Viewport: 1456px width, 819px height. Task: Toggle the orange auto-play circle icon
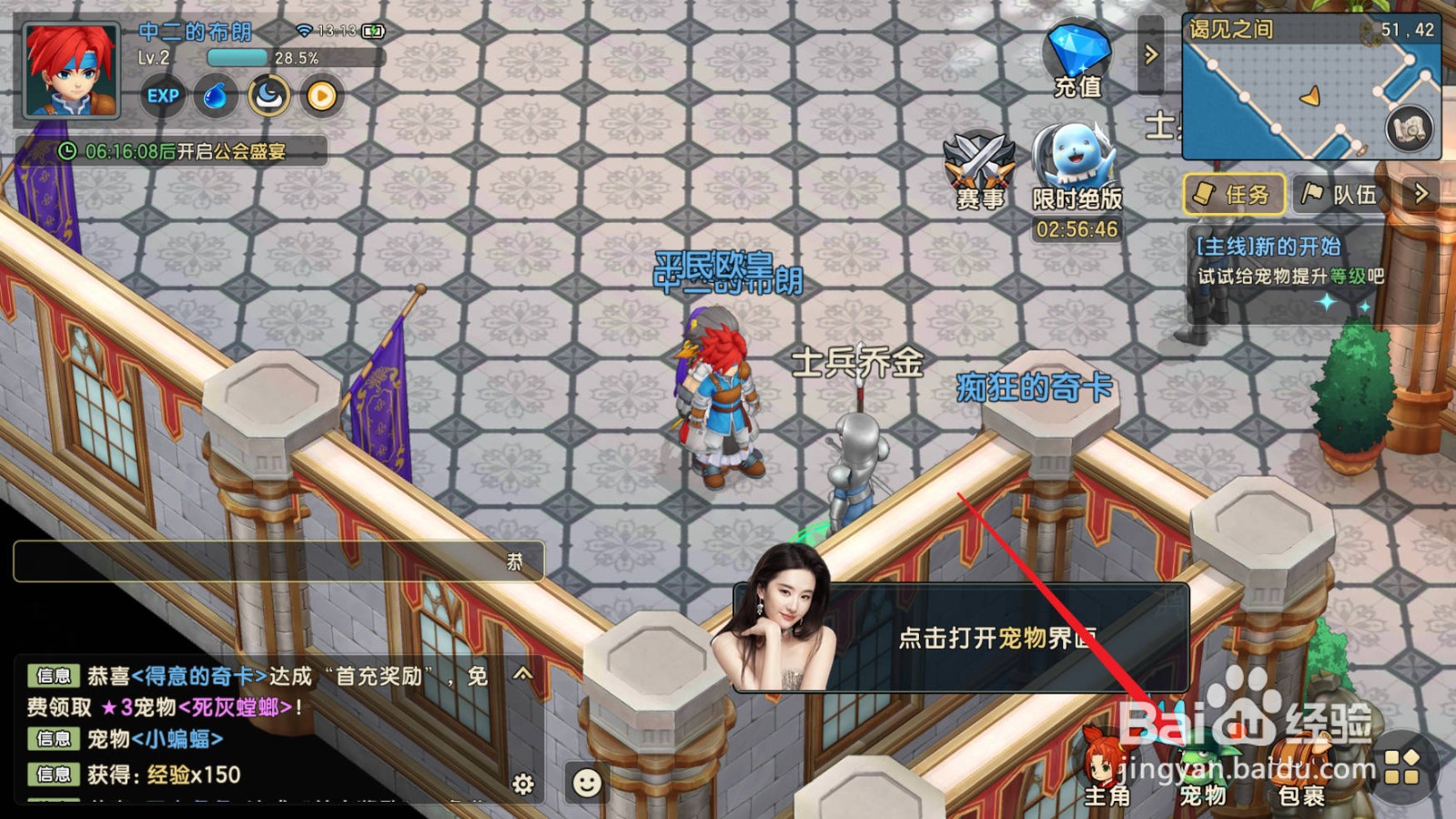click(320, 95)
